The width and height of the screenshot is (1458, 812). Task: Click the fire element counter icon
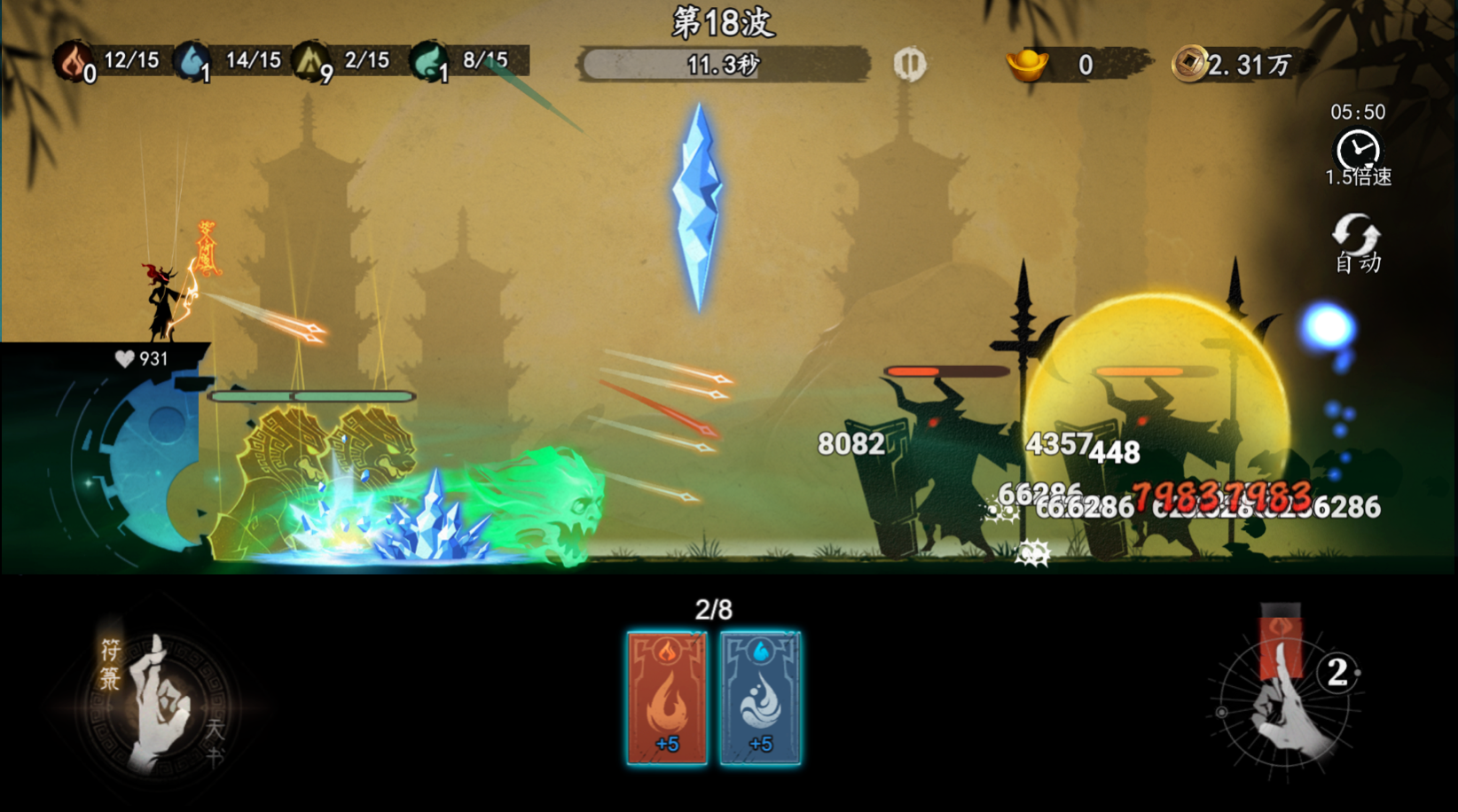click(72, 60)
